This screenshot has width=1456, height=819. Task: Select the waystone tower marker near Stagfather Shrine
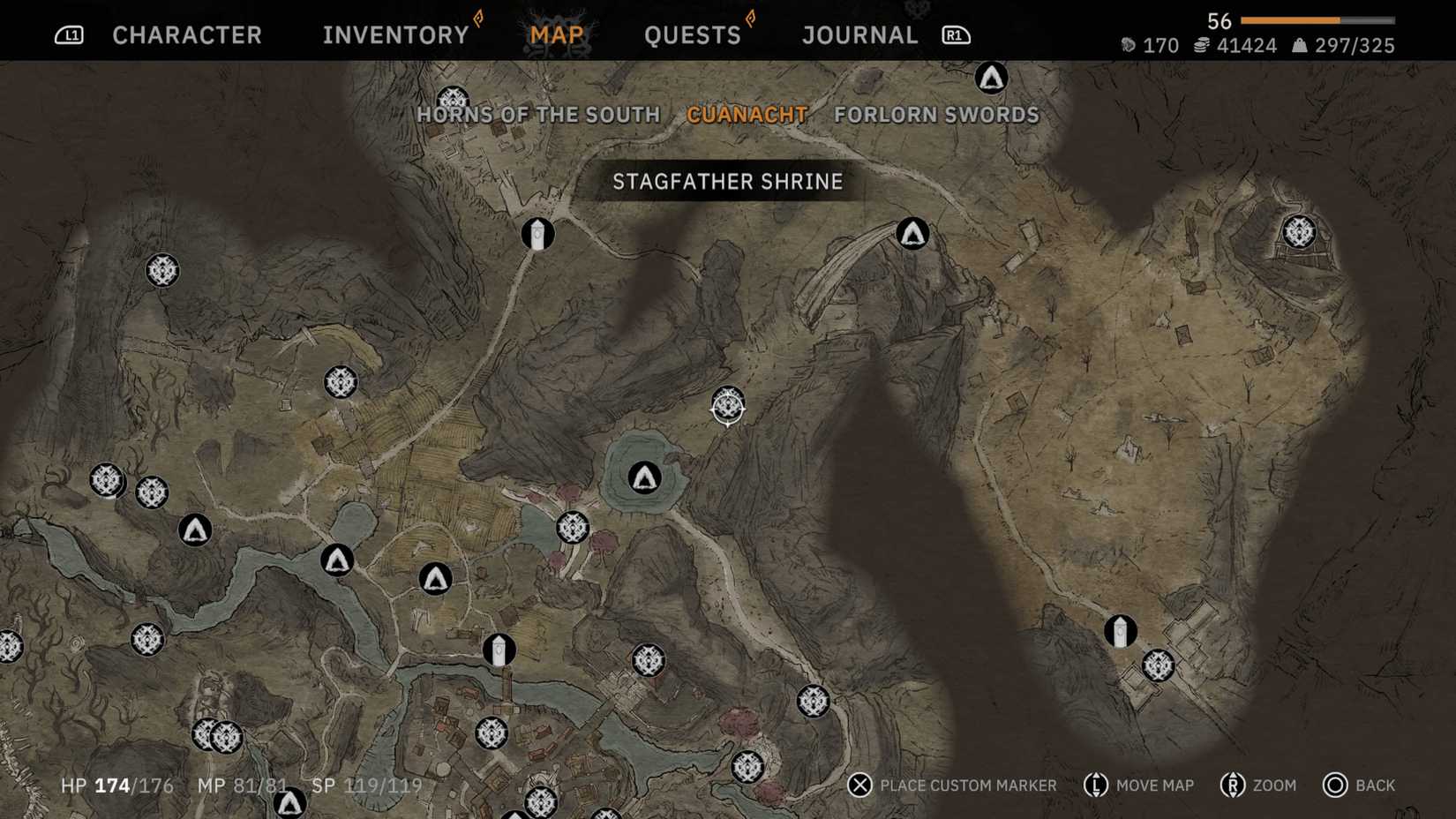[539, 233]
